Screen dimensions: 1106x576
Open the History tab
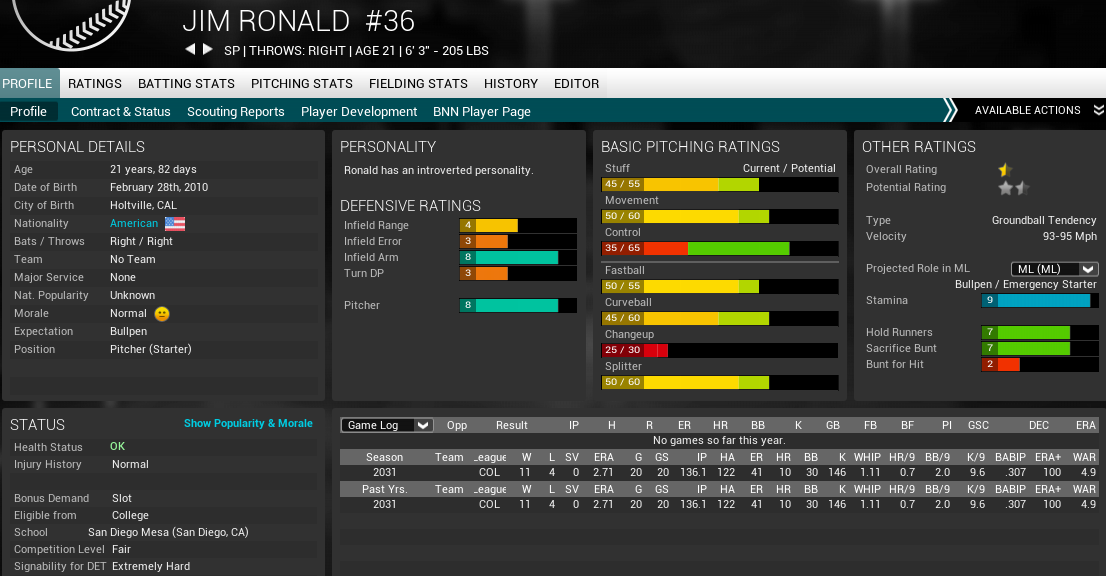click(x=511, y=84)
